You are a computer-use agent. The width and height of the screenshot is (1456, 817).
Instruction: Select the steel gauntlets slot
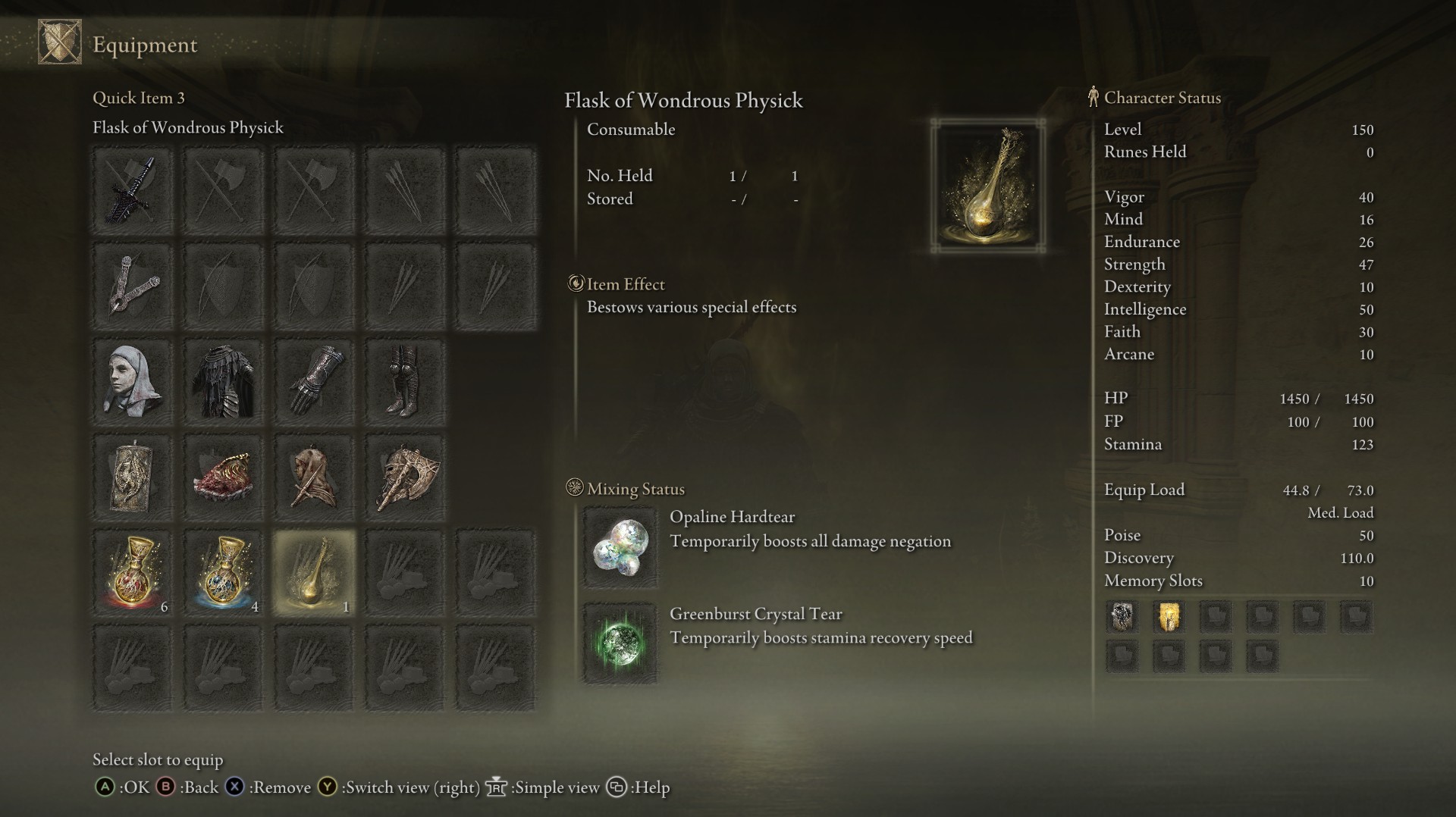pos(314,381)
